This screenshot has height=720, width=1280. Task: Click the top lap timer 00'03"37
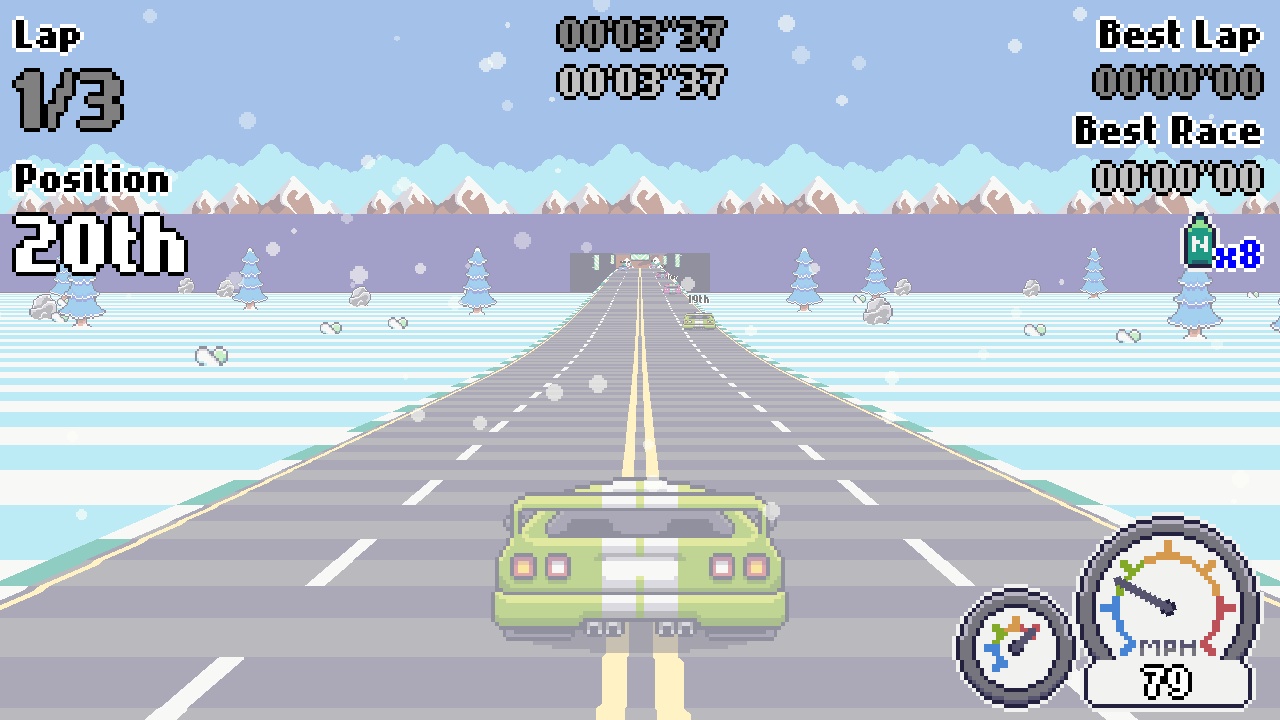pyautogui.click(x=640, y=35)
